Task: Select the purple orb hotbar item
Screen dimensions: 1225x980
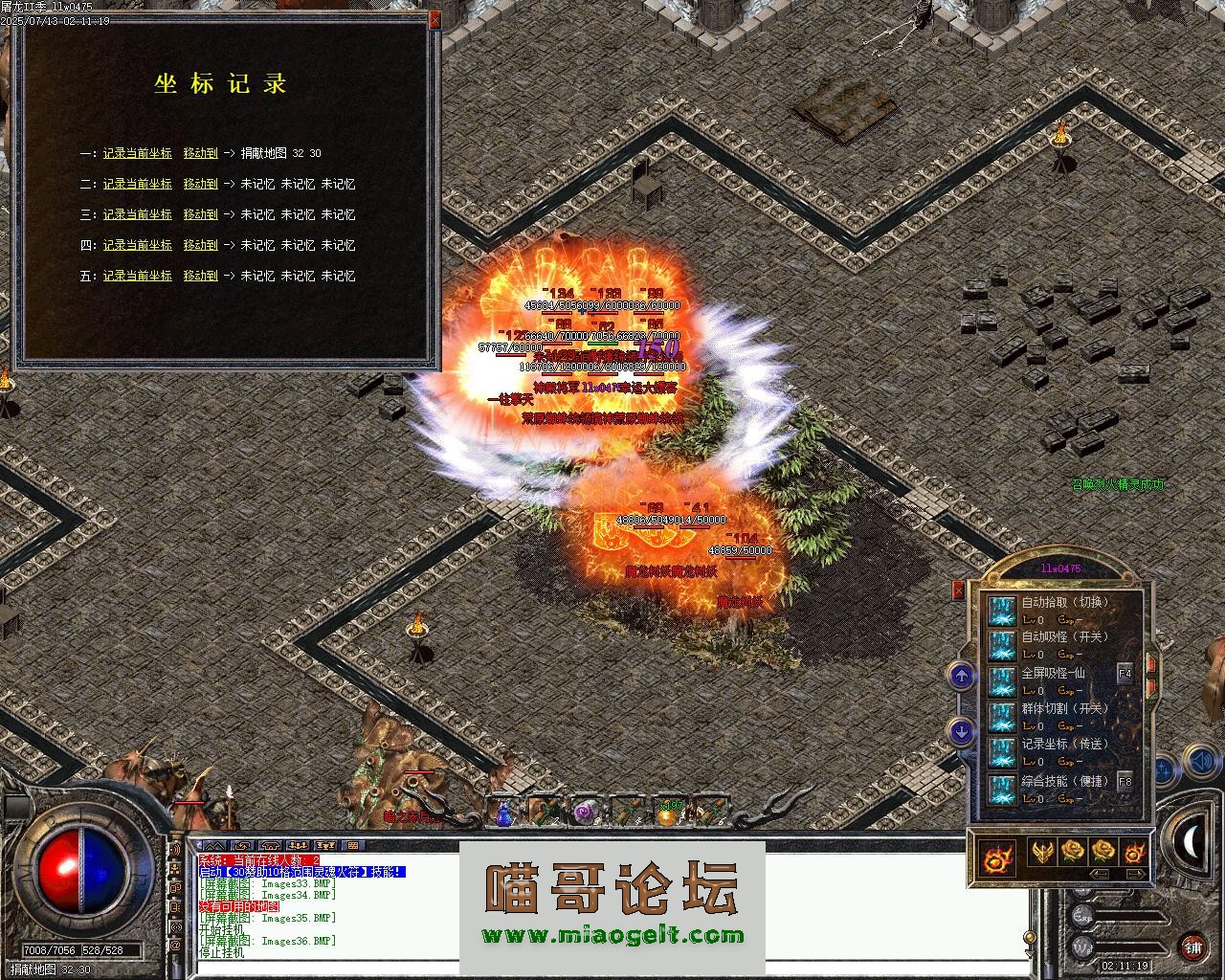Action: 584,813
